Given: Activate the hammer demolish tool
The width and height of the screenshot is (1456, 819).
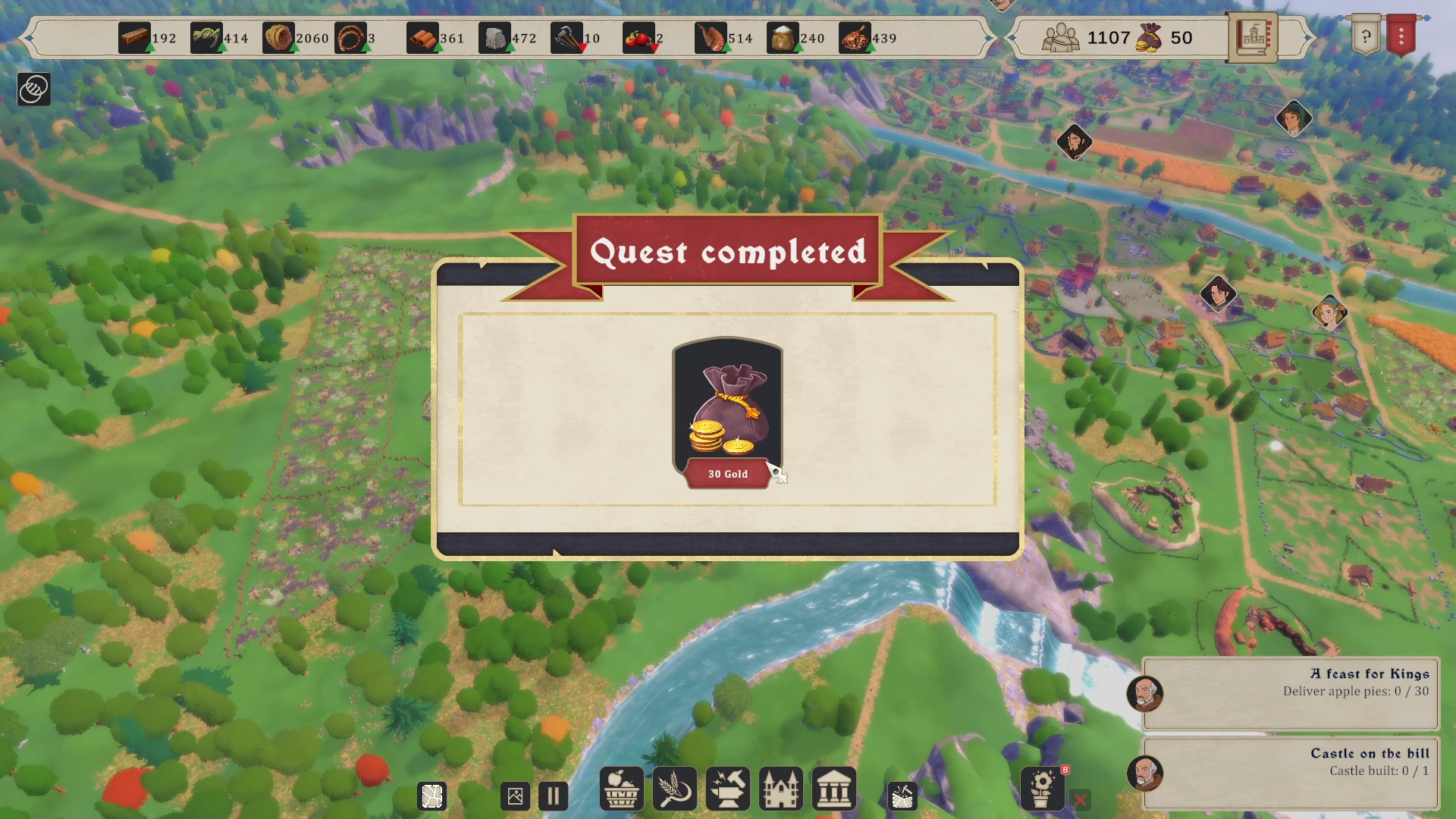Looking at the screenshot, I should (902, 796).
